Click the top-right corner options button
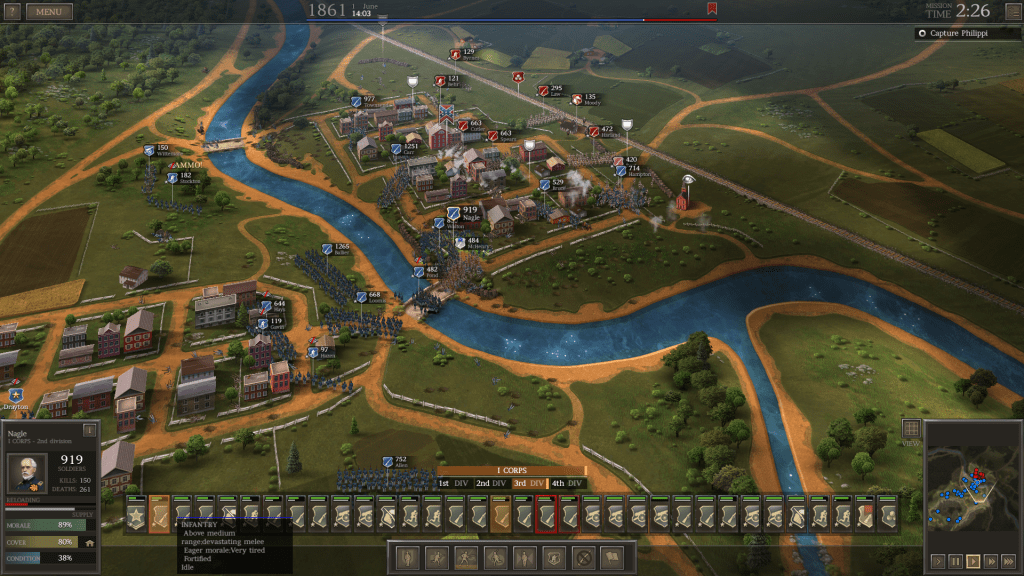The width and height of the screenshot is (1024, 576). click(x=1012, y=11)
